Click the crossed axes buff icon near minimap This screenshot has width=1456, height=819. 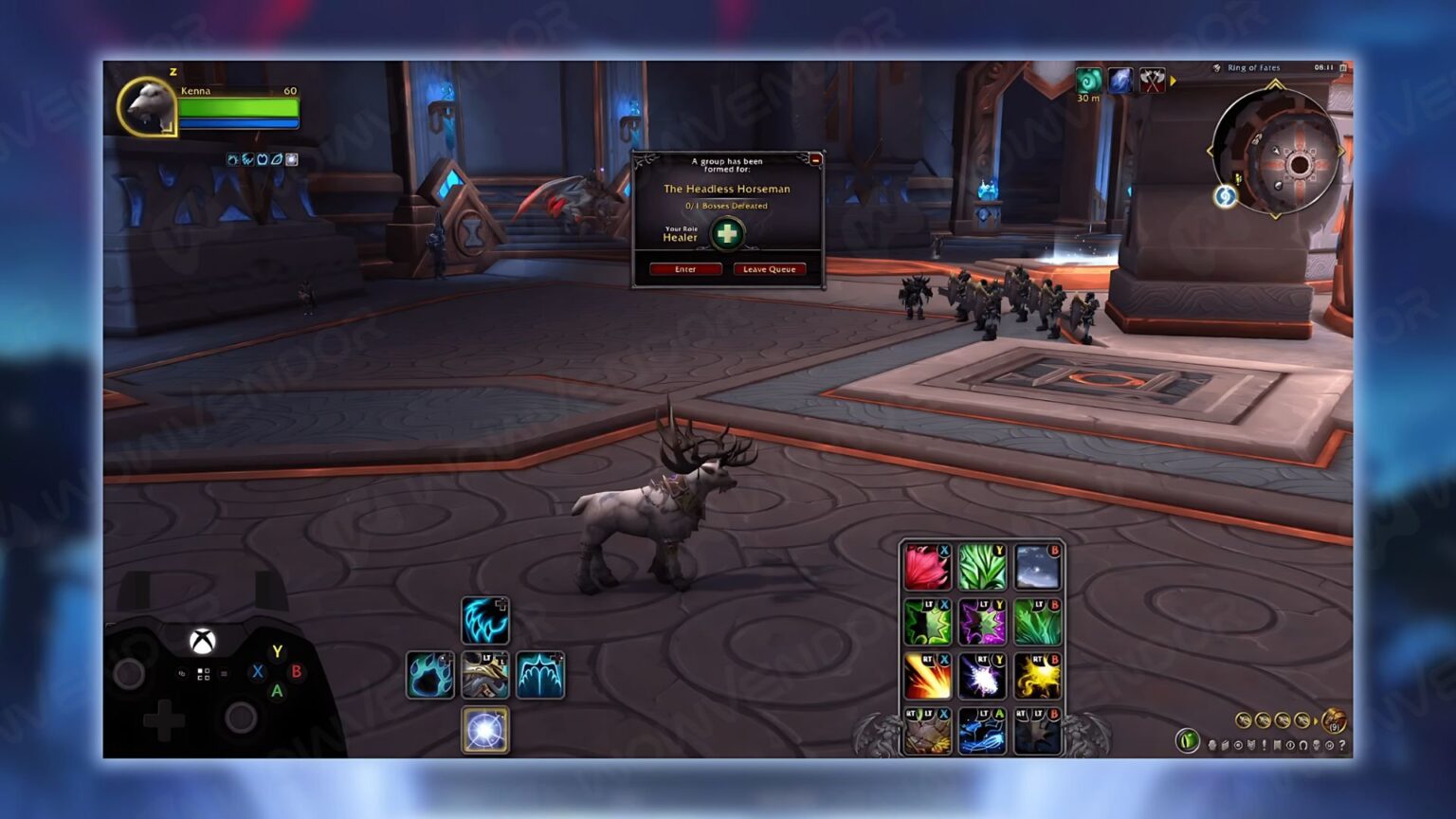coord(1153,81)
